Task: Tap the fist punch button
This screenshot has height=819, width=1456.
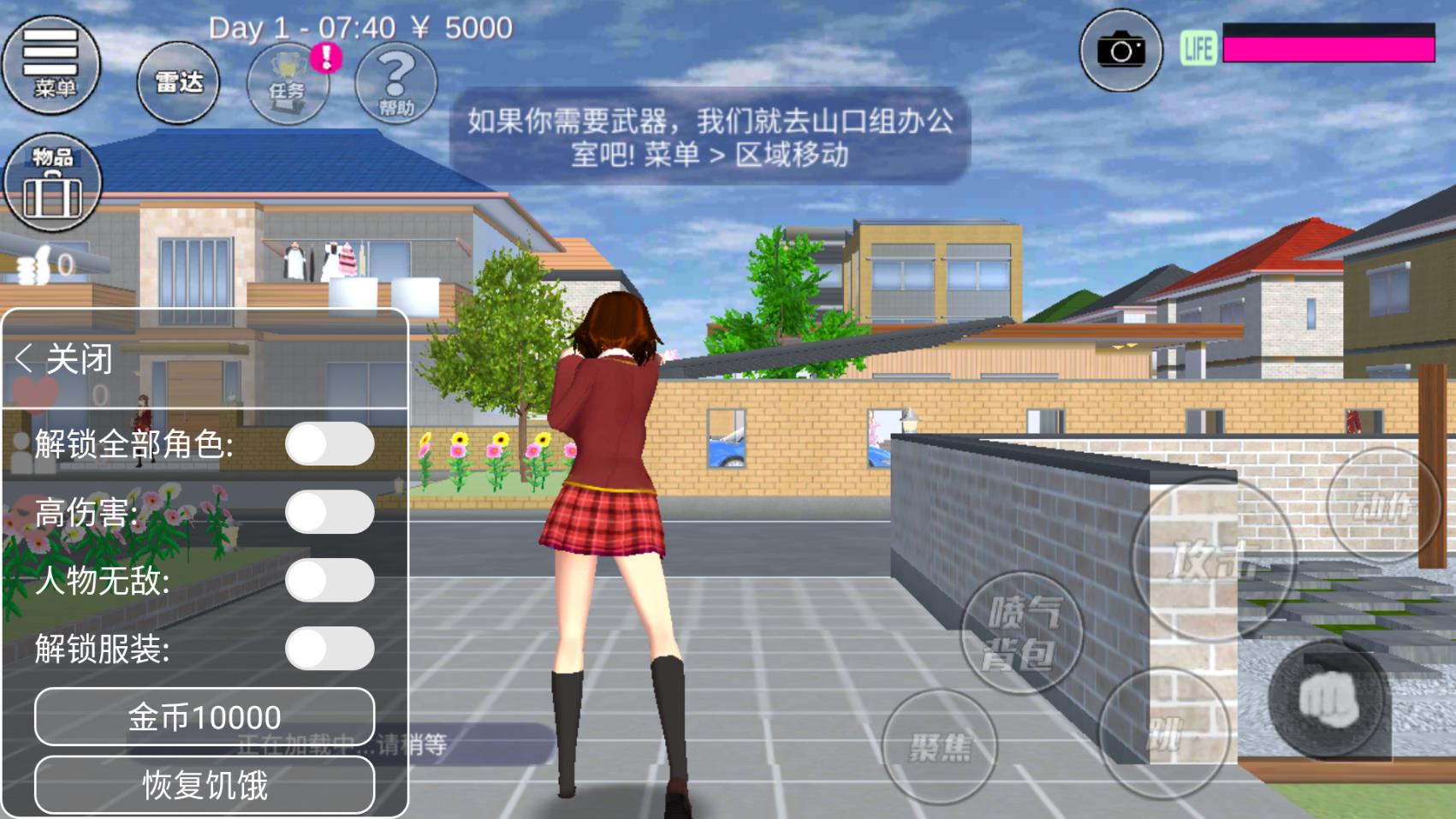Action: 1328,699
